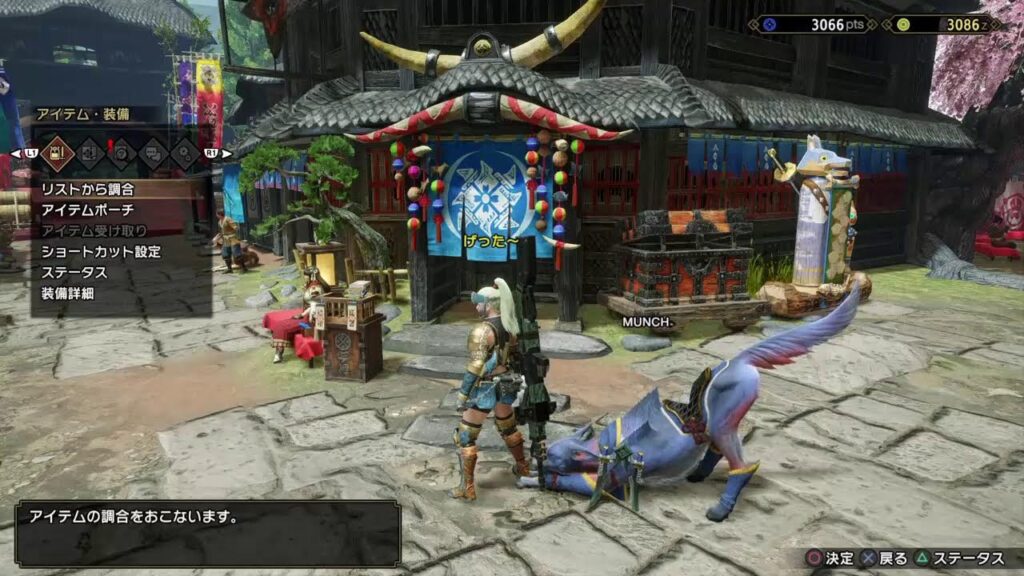Switch to the gears system settings tab
The image size is (1024, 576).
pos(186,152)
